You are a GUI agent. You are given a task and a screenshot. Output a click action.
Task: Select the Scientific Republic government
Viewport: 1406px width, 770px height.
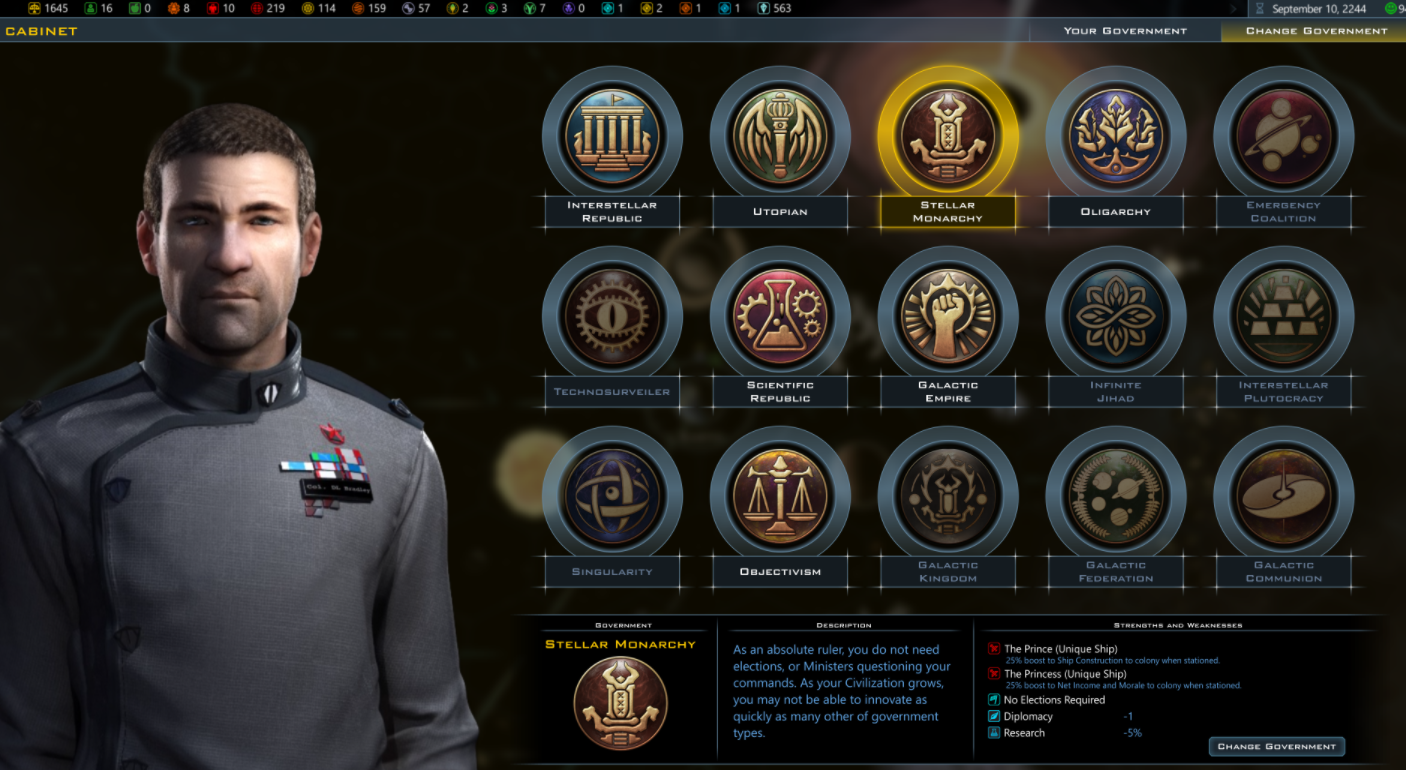[x=780, y=316]
